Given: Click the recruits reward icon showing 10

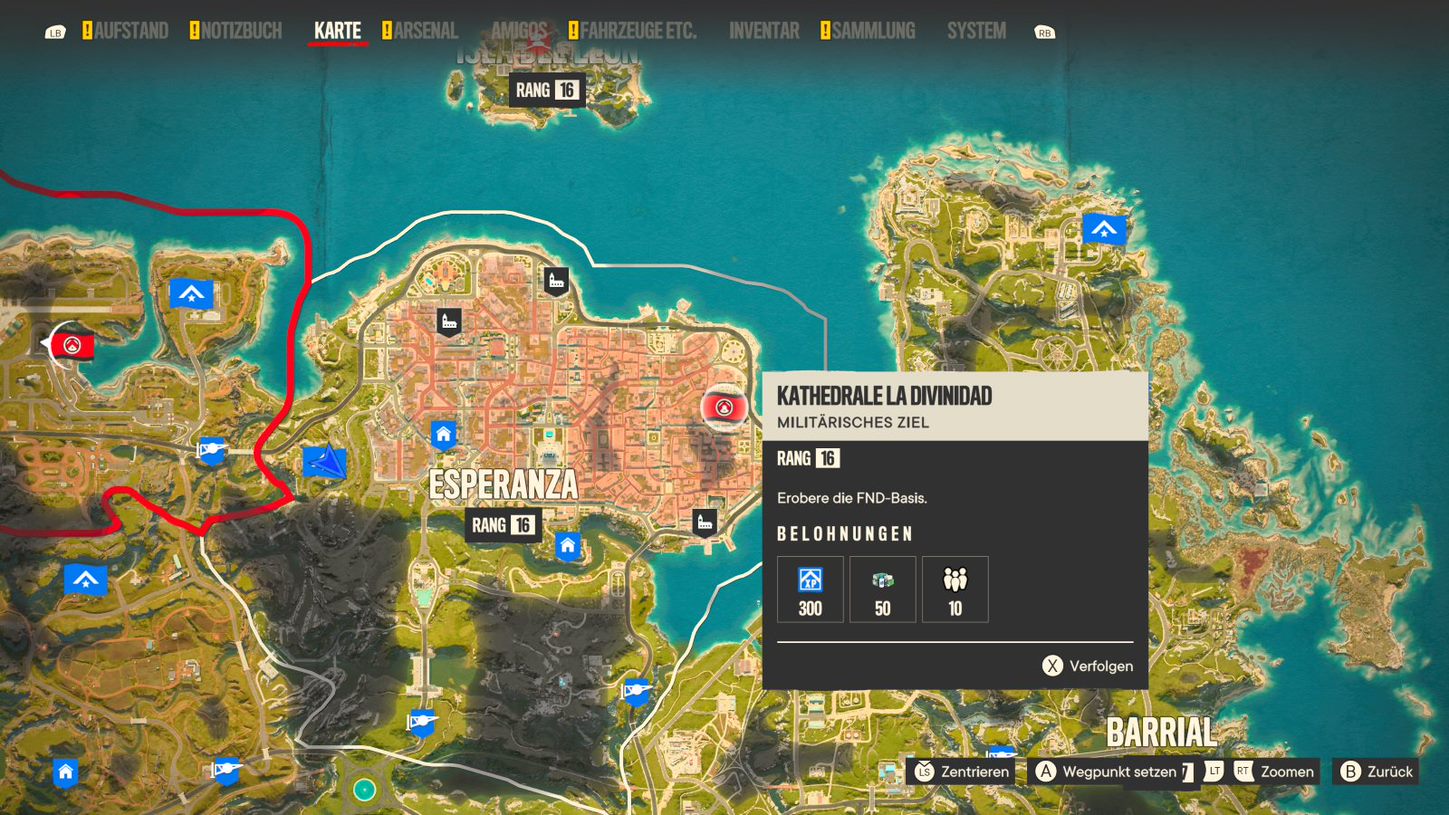Looking at the screenshot, I should [955, 589].
